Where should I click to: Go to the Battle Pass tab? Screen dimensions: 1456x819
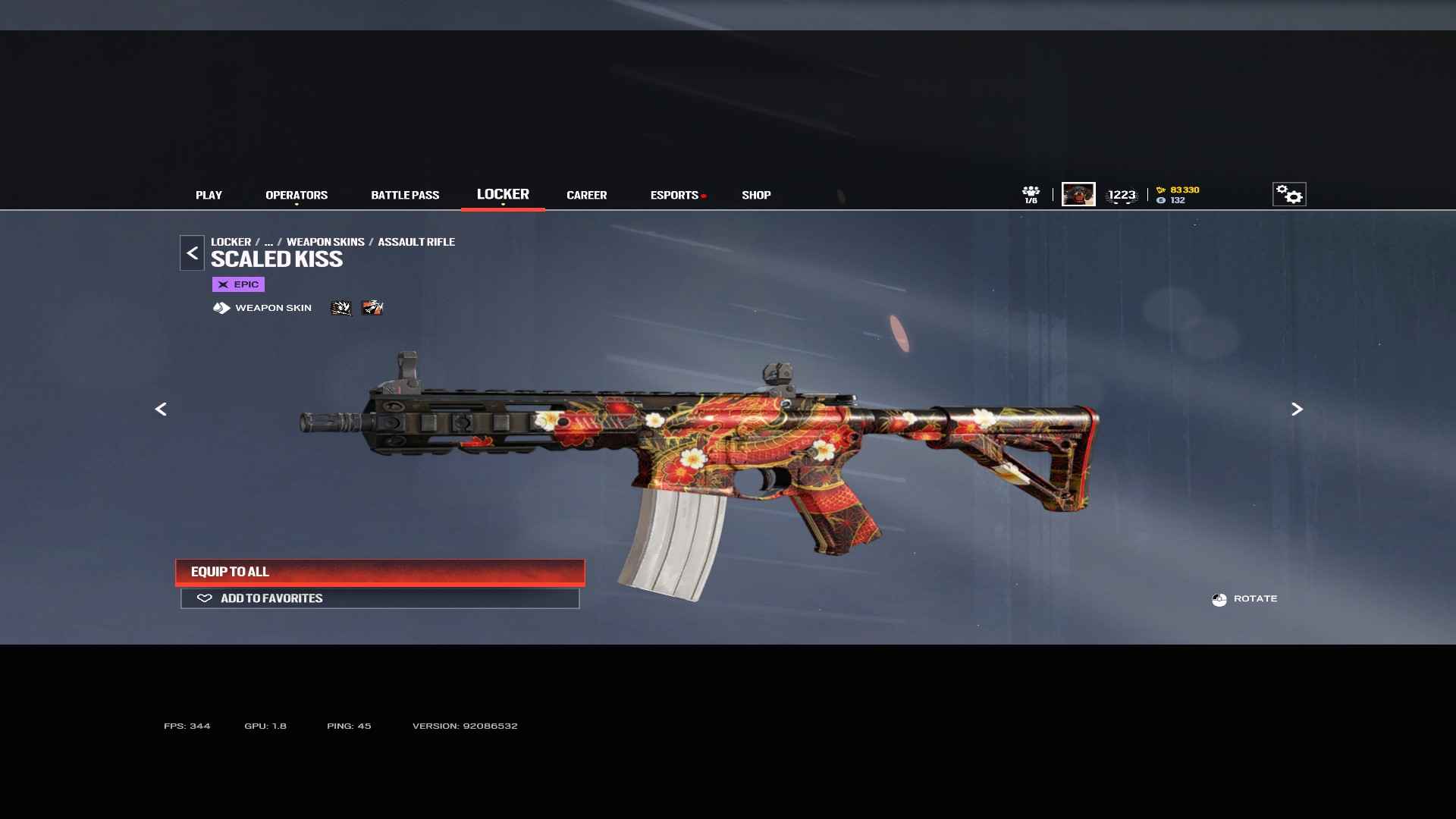pyautogui.click(x=405, y=195)
